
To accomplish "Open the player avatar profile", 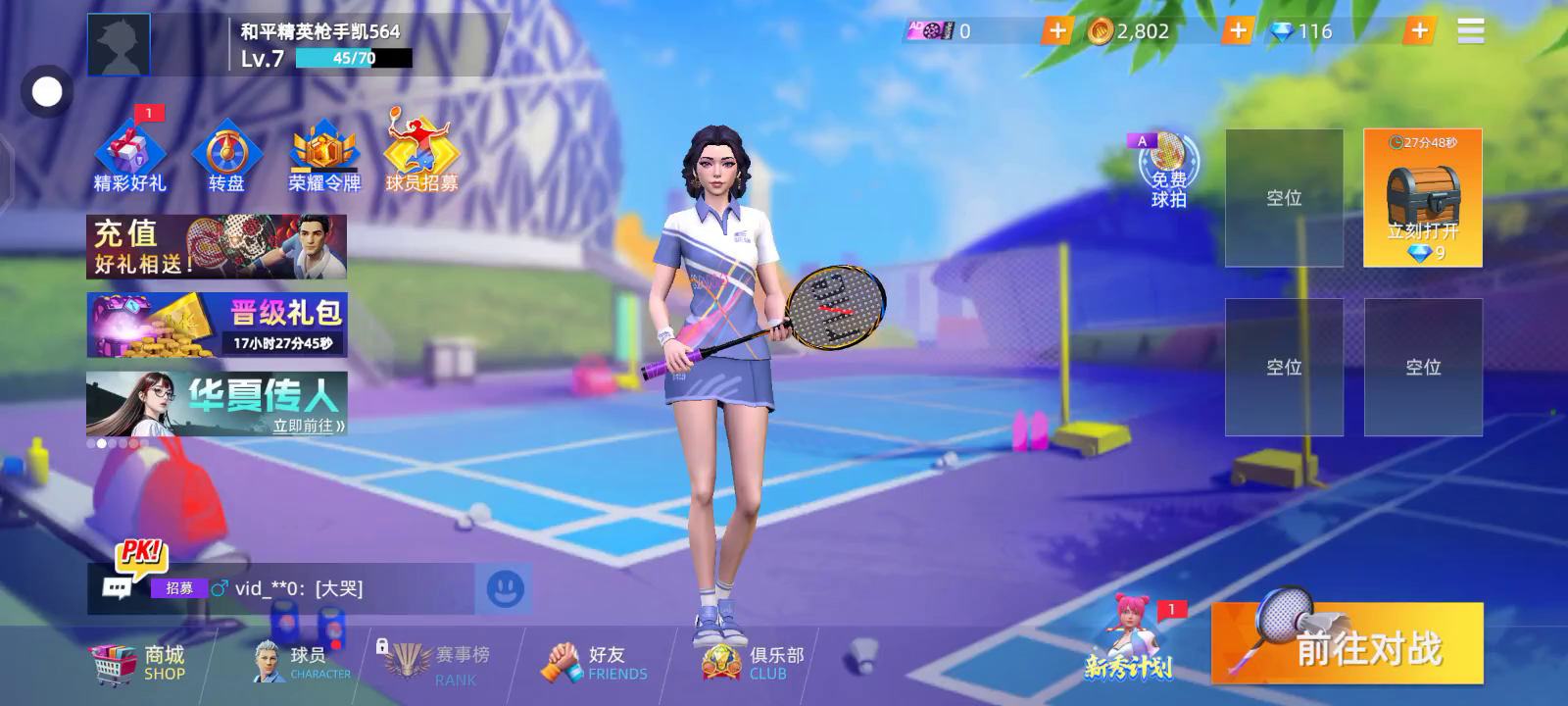I will coord(119,45).
